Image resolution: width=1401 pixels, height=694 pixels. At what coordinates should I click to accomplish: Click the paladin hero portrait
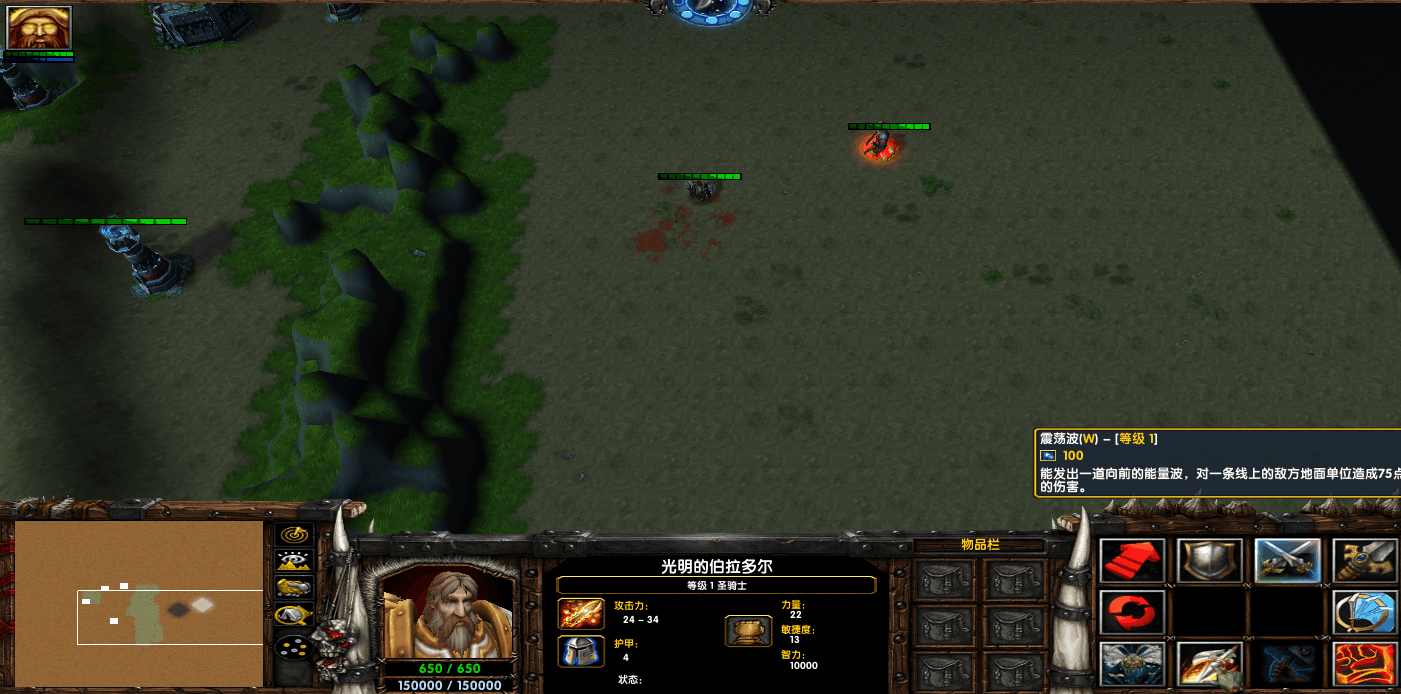(448, 614)
